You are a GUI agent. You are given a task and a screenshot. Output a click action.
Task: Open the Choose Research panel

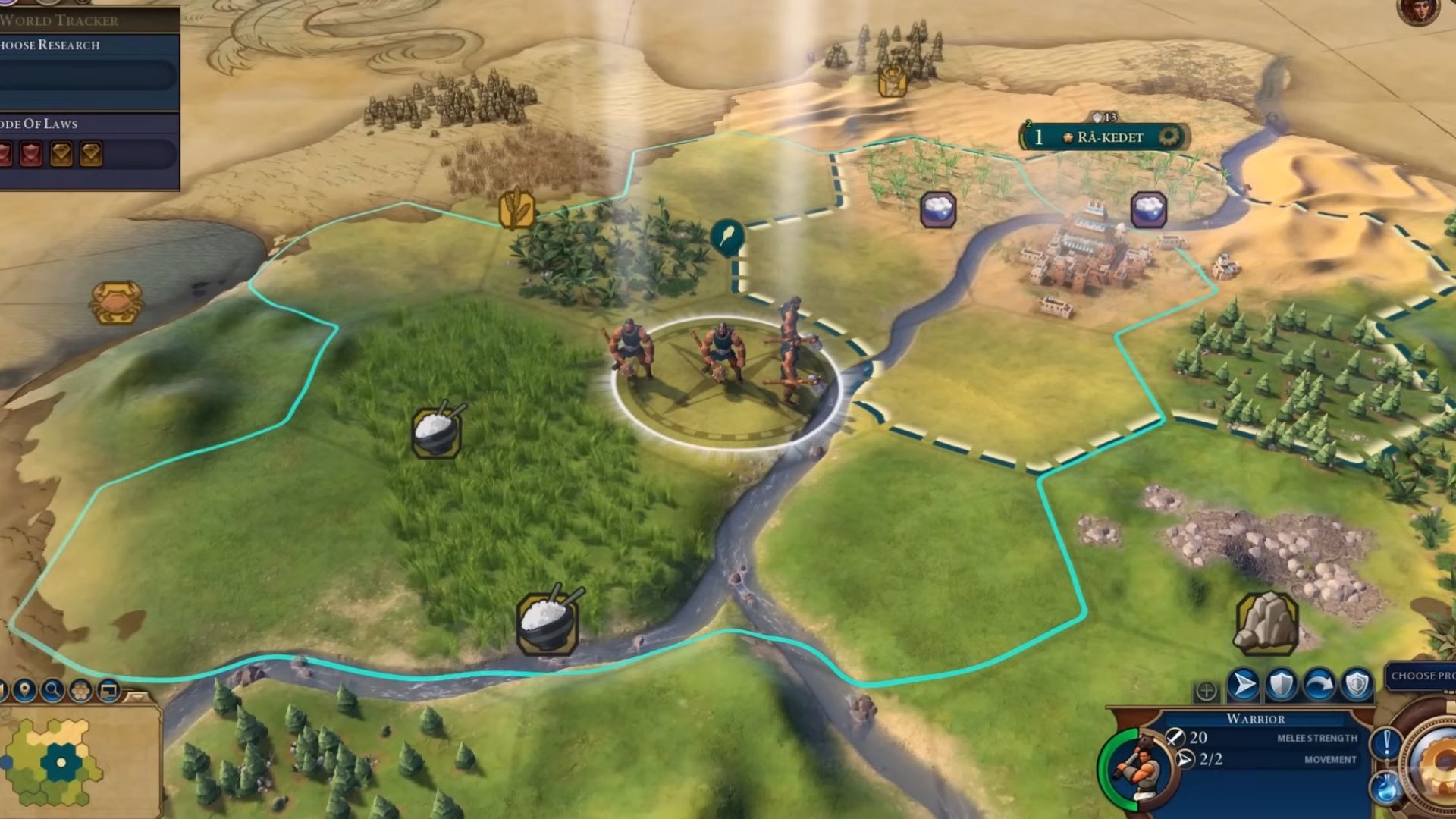pyautogui.click(x=76, y=45)
